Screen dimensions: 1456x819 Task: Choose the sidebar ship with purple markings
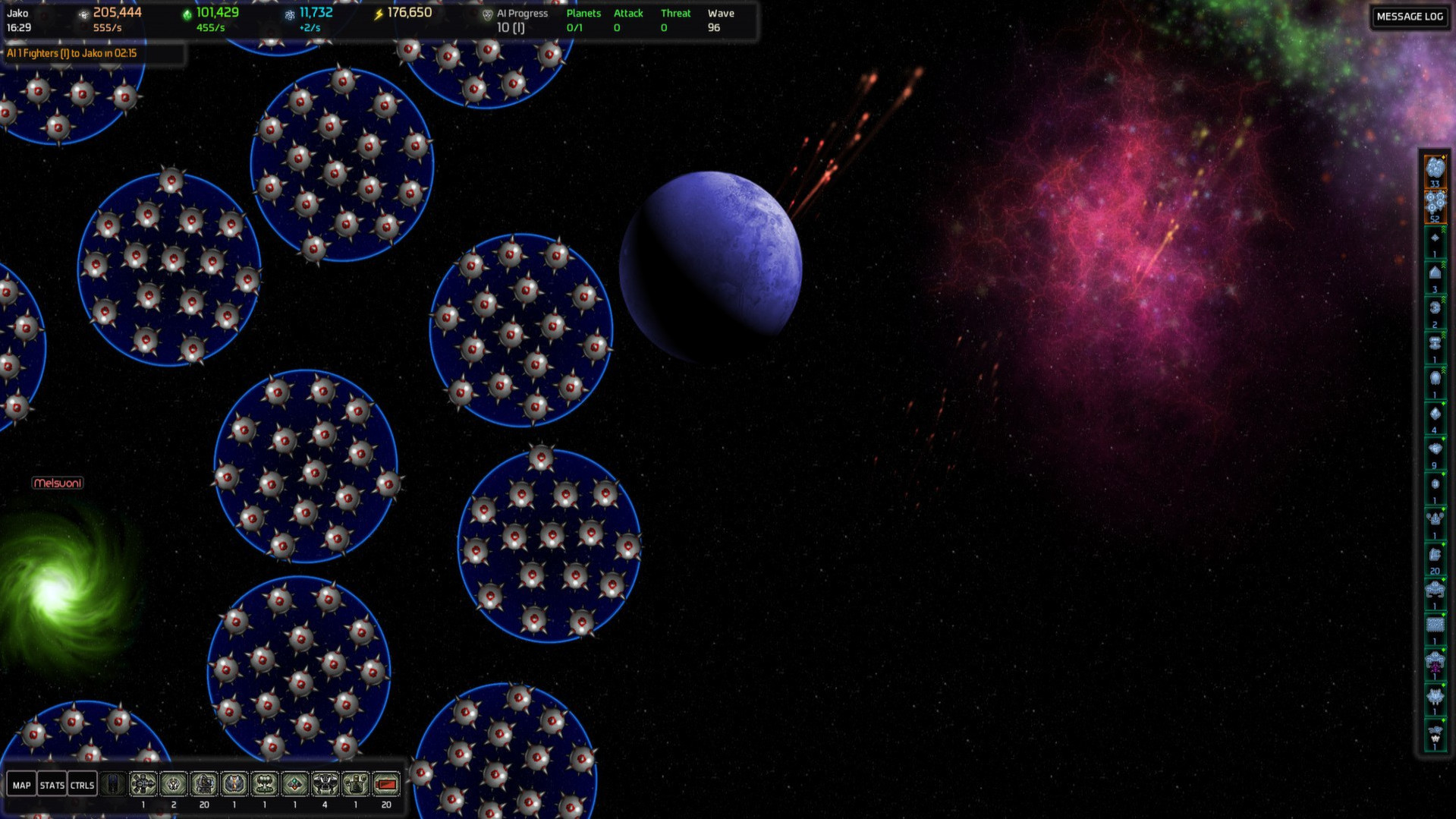1434,663
